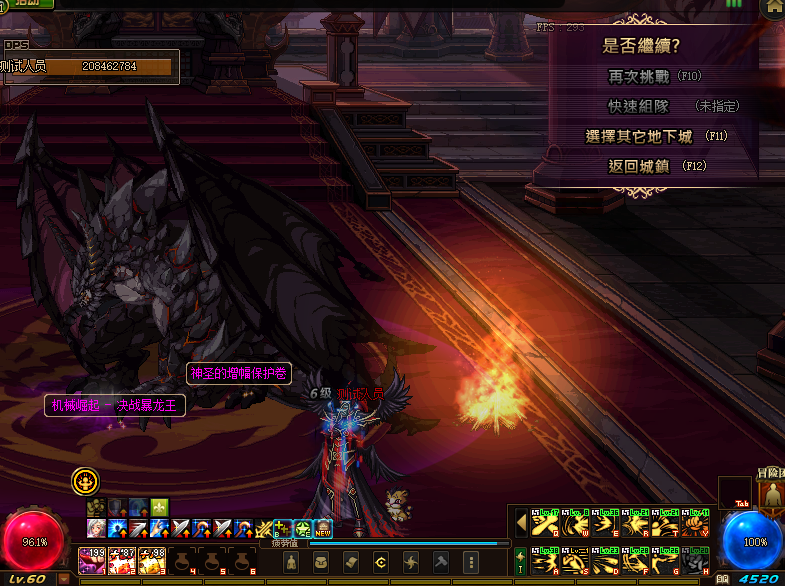Viewport: 785px width, 586px height.
Task: Click the round golden paw icon
Action: point(85,481)
